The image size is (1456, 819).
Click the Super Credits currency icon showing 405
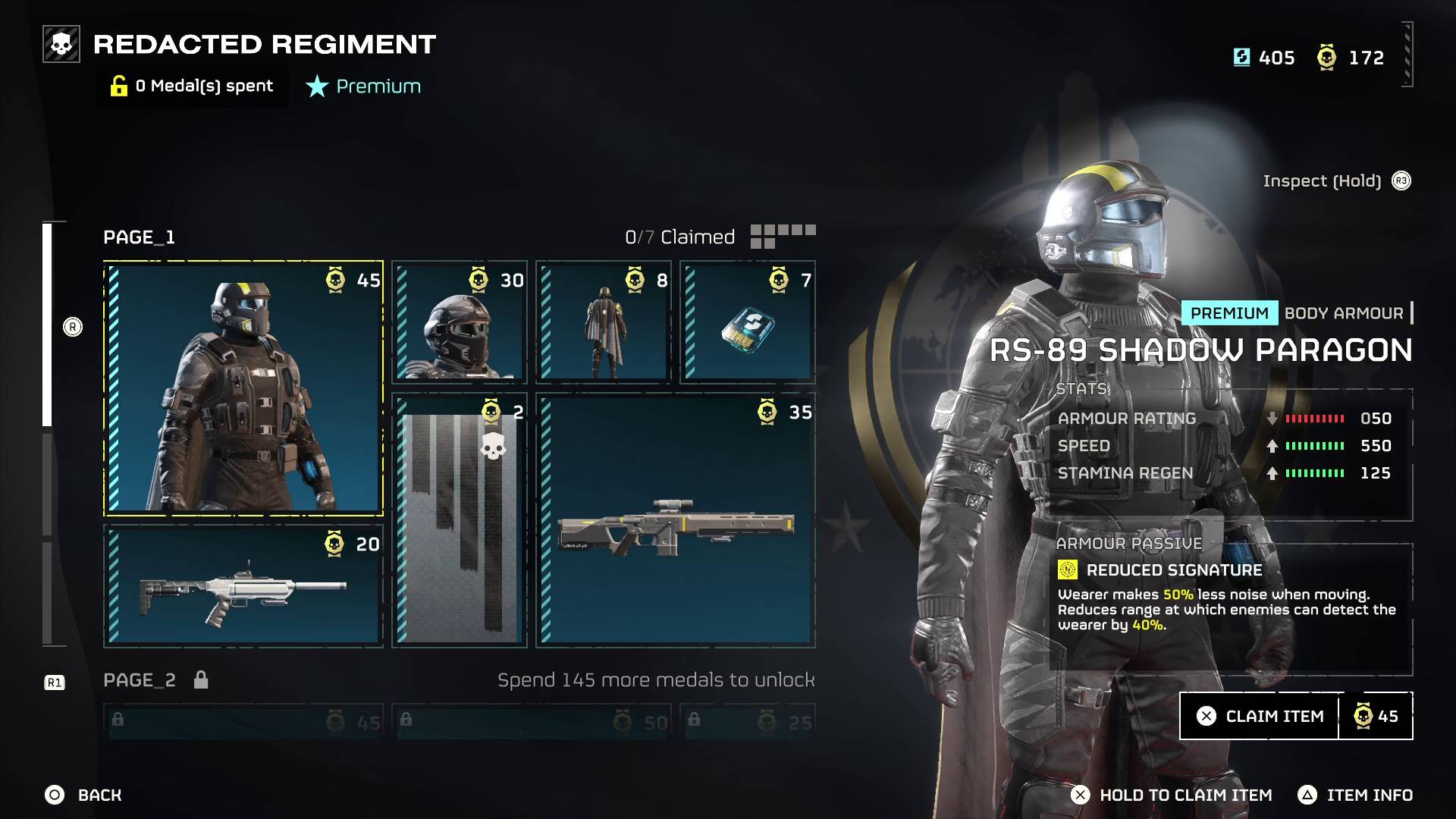tap(1244, 58)
